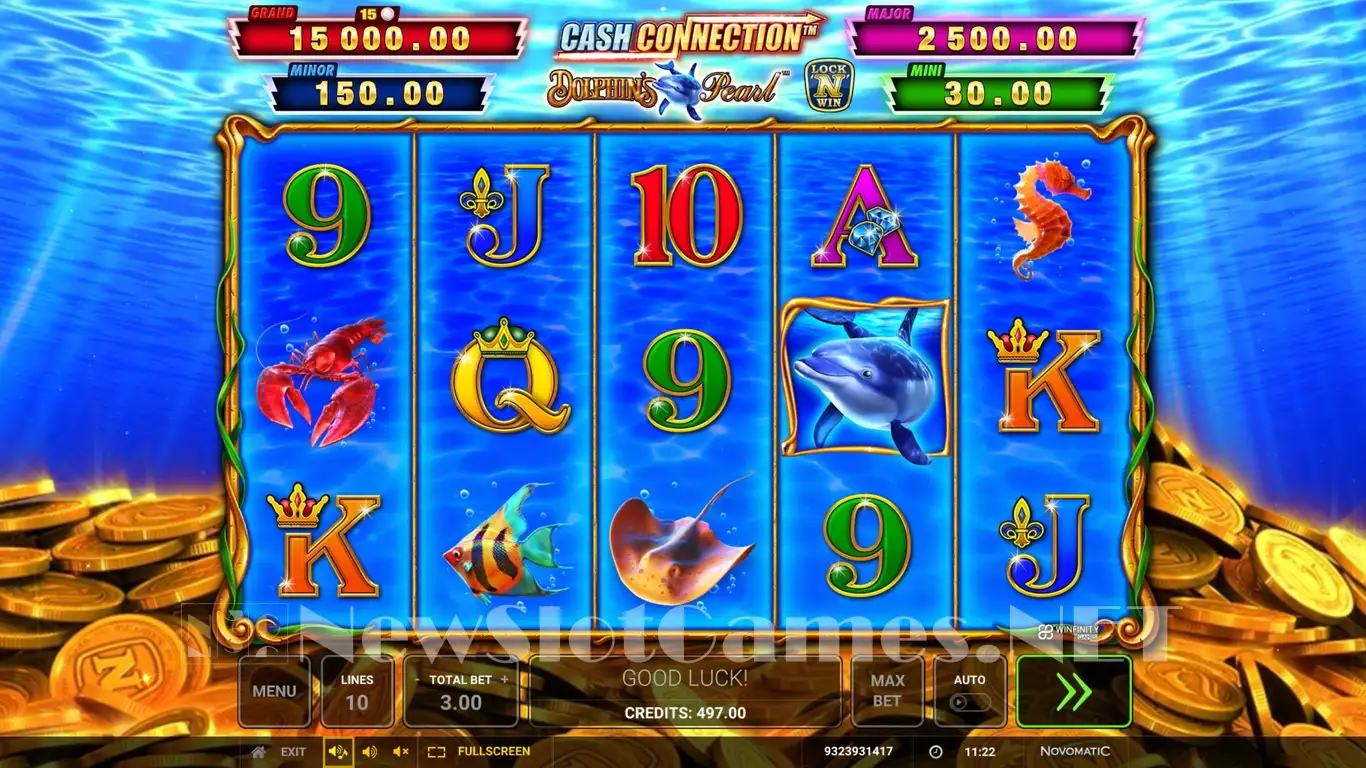Open the Lines selector showing 10

click(357, 691)
